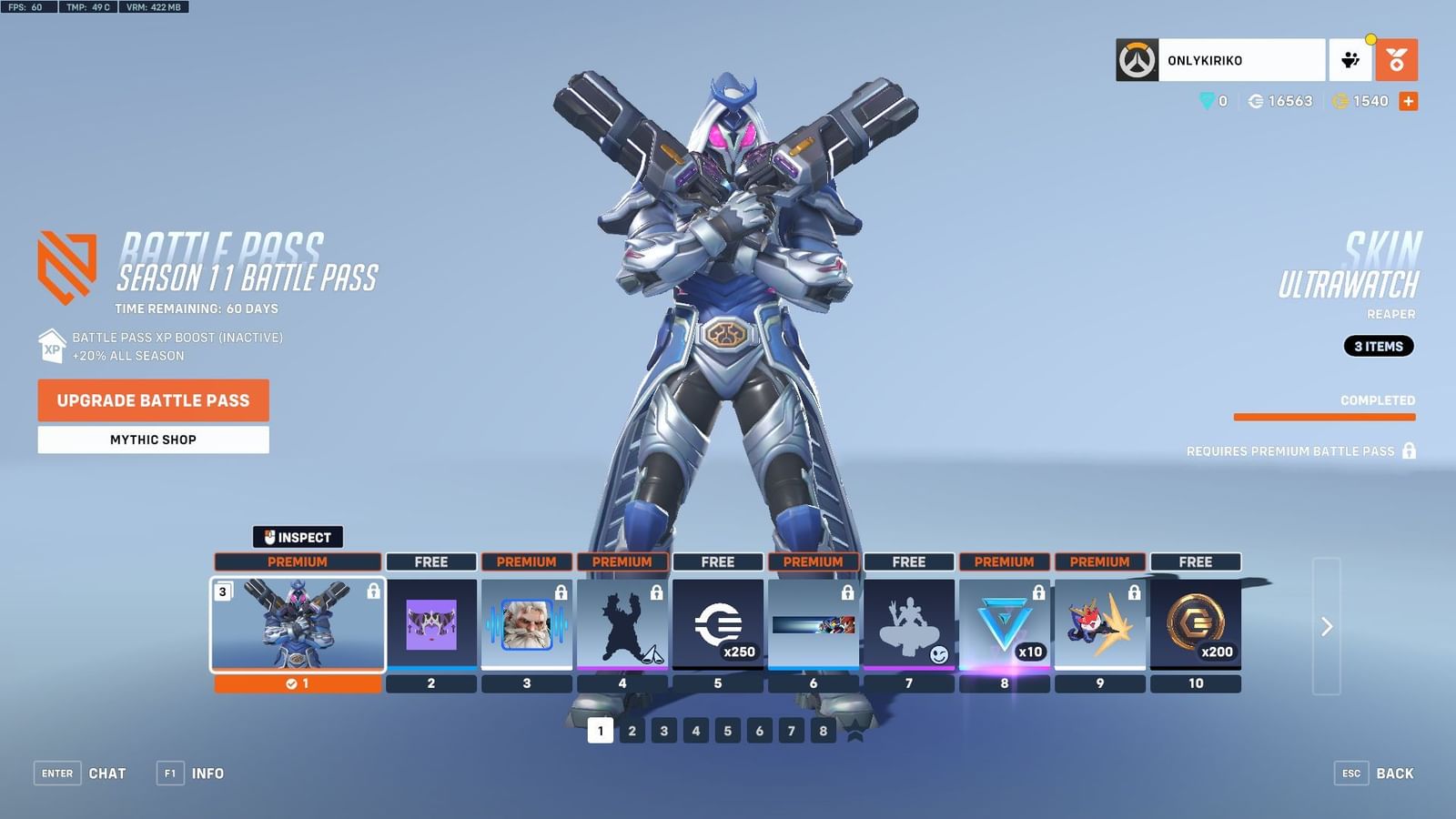Open the Mythic Shop

[x=152, y=440]
